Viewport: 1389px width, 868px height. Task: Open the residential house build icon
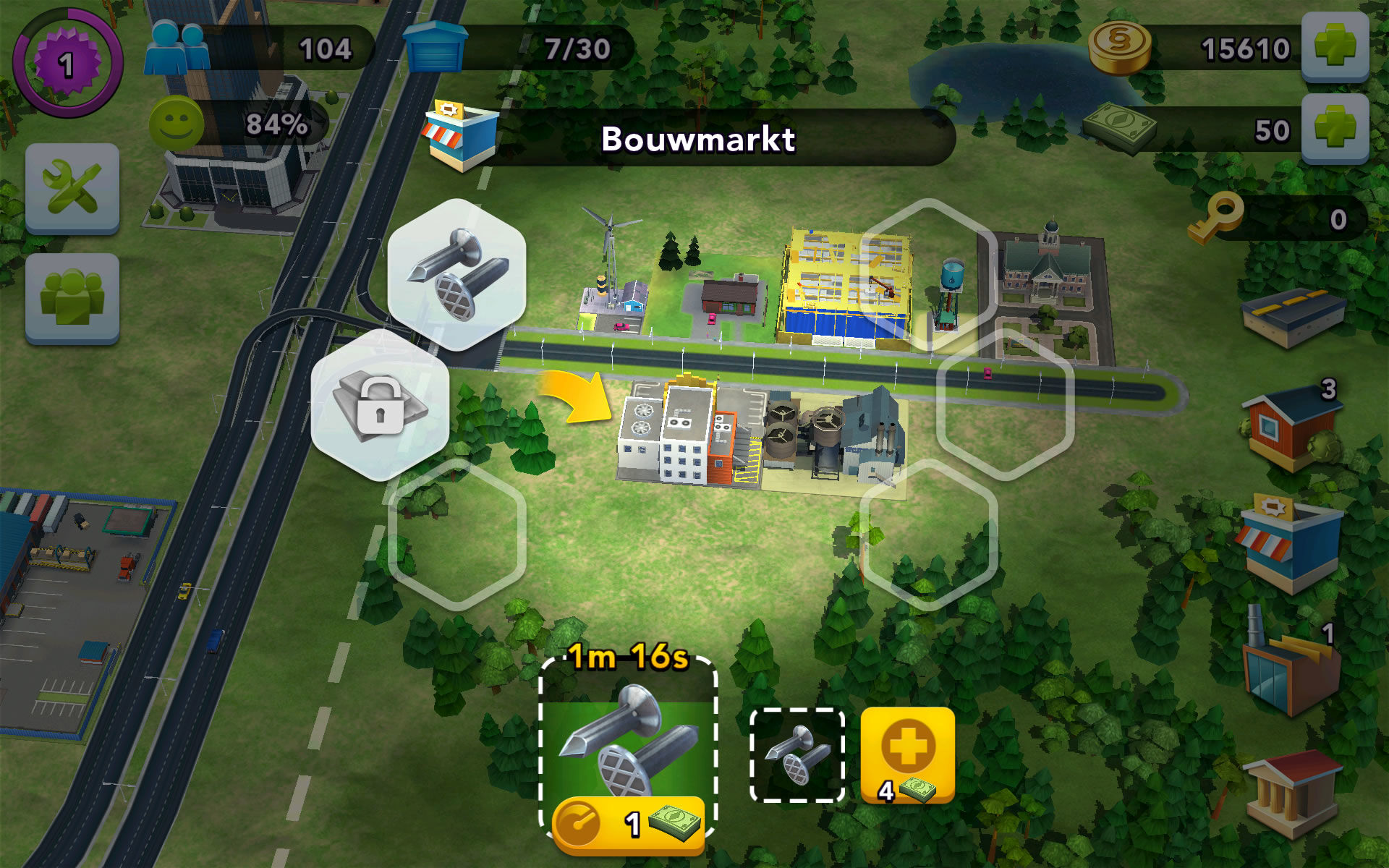(x=1295, y=427)
